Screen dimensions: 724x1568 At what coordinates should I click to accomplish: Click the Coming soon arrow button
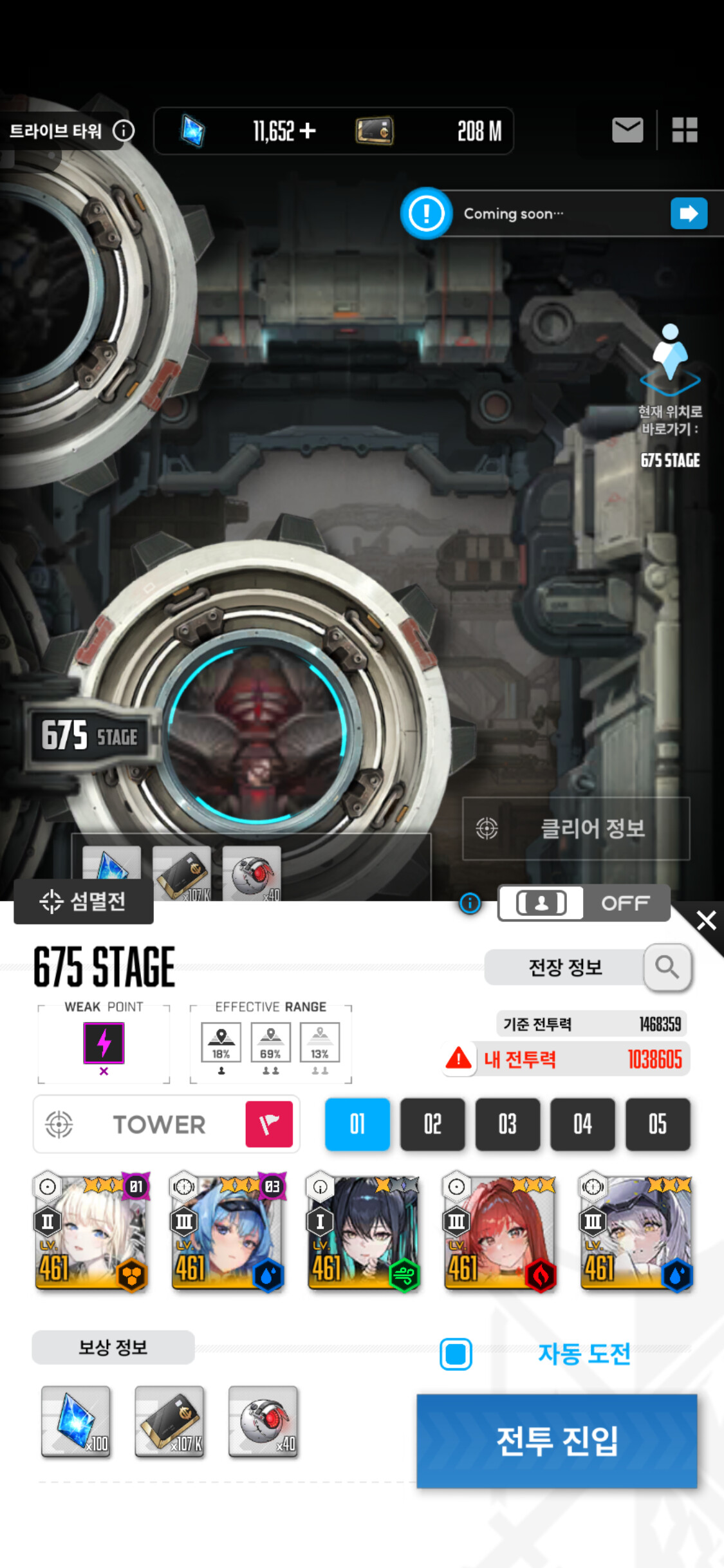click(x=689, y=213)
